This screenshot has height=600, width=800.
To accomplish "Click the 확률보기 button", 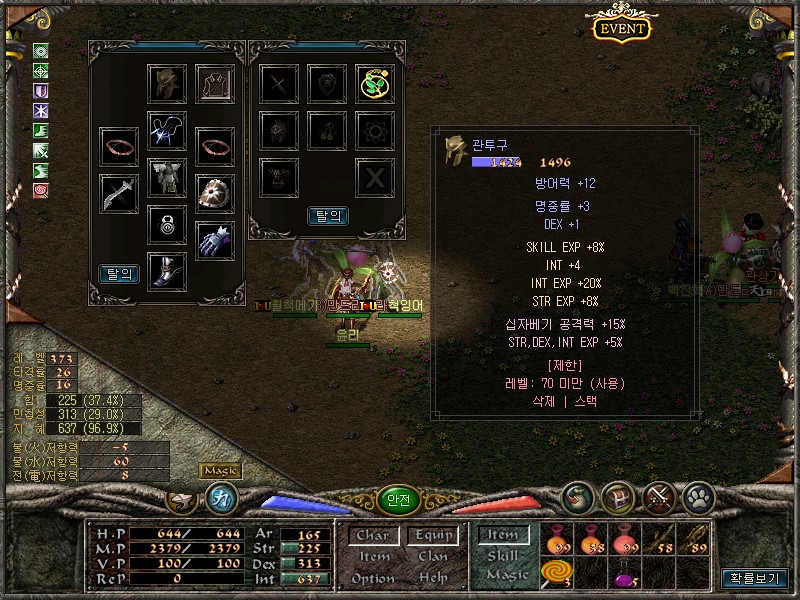I will (755, 578).
